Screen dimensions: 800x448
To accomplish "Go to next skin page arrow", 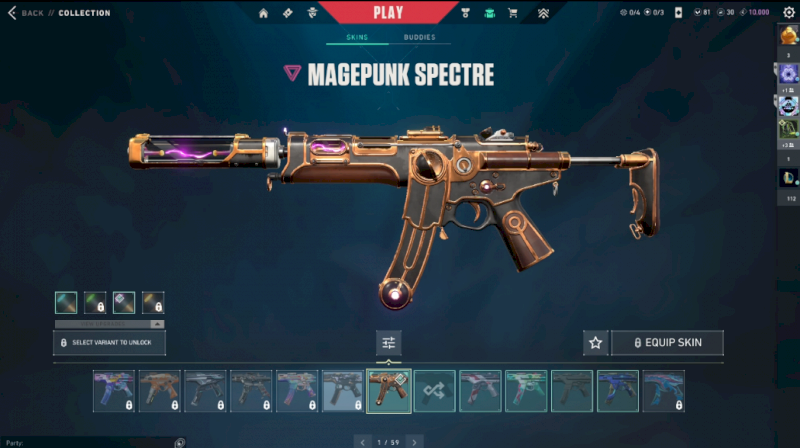I will (x=414, y=441).
